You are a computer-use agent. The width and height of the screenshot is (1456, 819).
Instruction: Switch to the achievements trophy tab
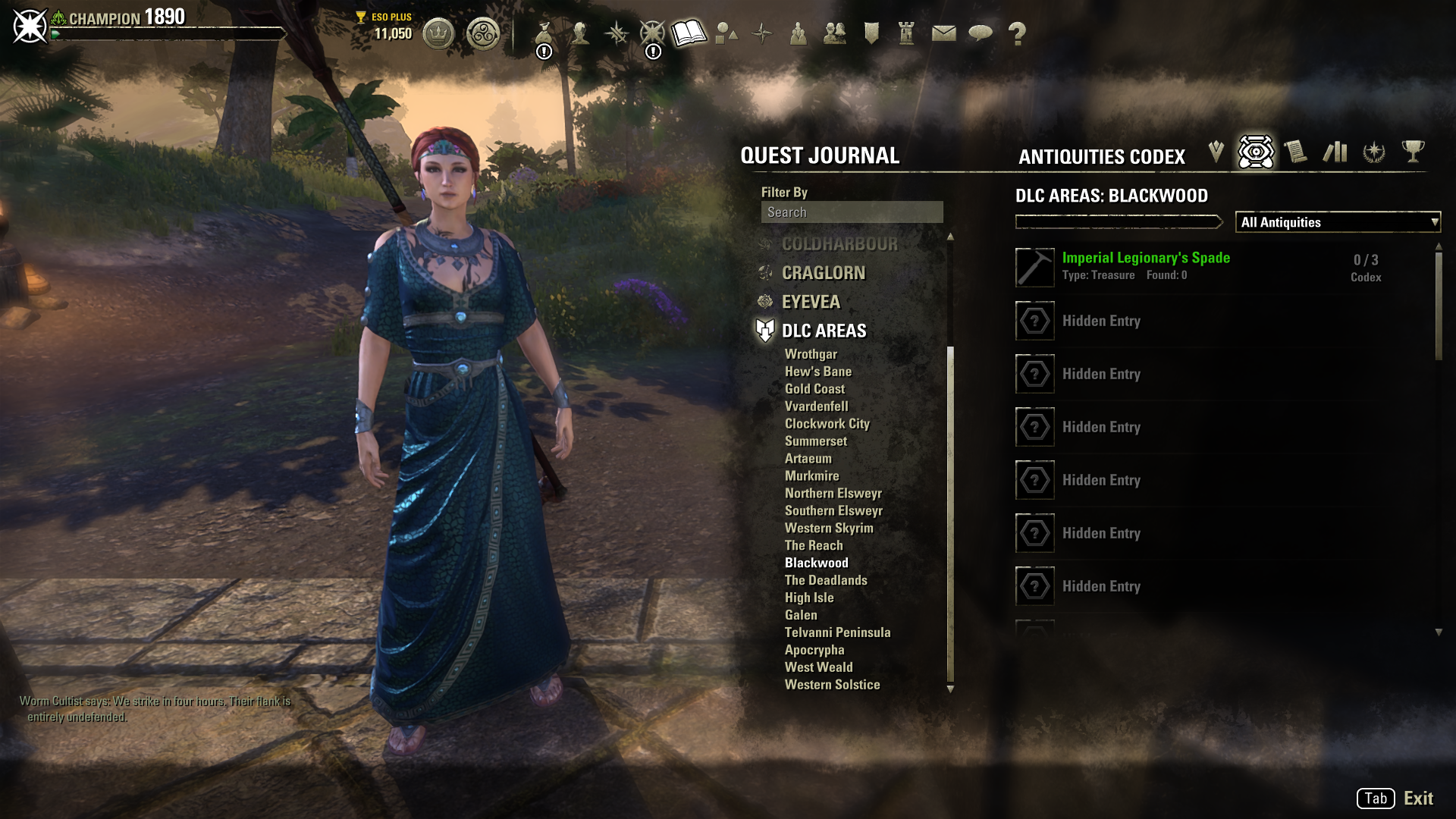[x=1412, y=152]
